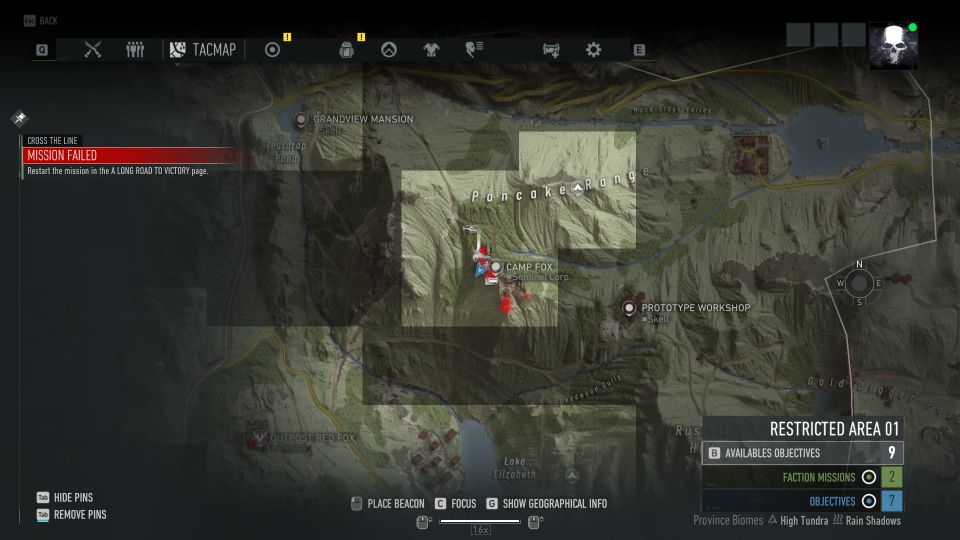Viewport: 960px width, 540px height.
Task: Open the objectives board target icon tab
Action: click(x=272, y=49)
